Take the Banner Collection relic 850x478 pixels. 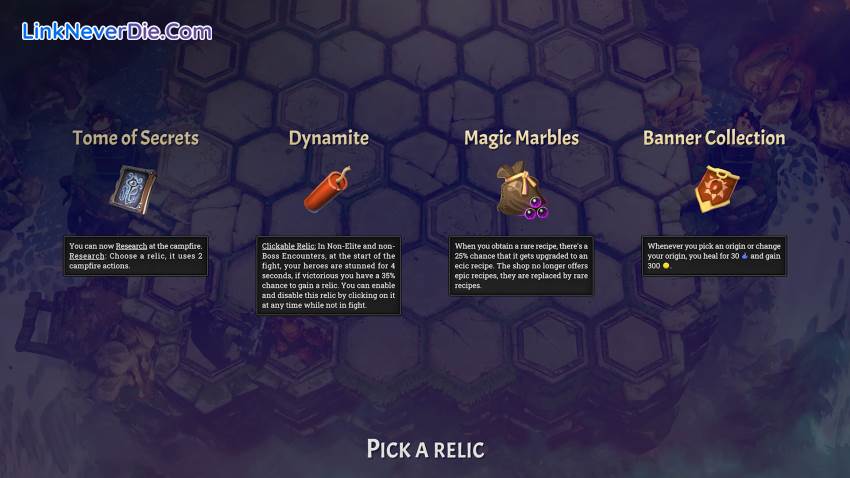pos(714,190)
